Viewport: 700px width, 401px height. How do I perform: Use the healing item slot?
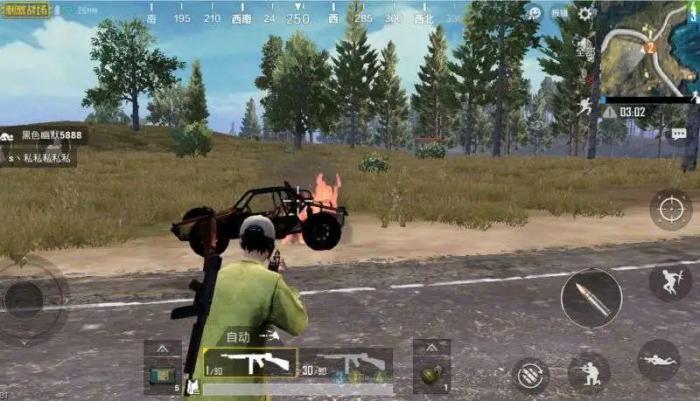(162, 375)
